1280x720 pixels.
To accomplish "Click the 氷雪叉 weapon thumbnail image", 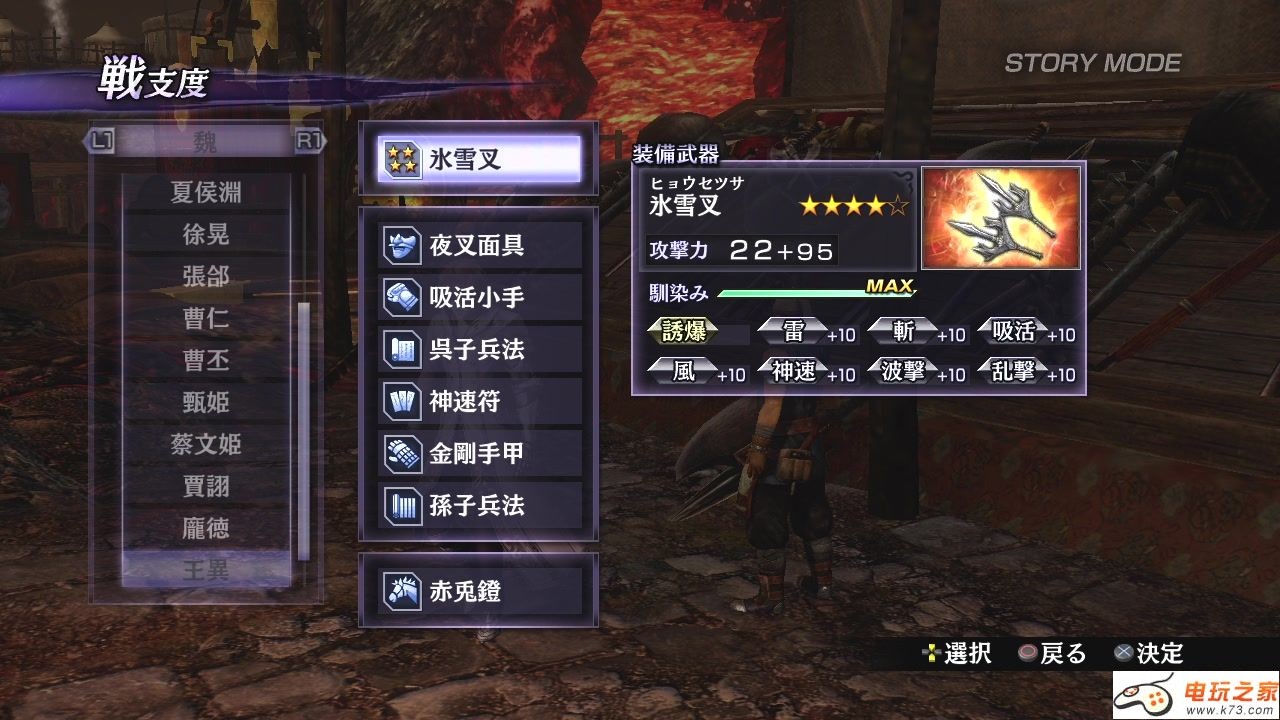I will 1001,218.
